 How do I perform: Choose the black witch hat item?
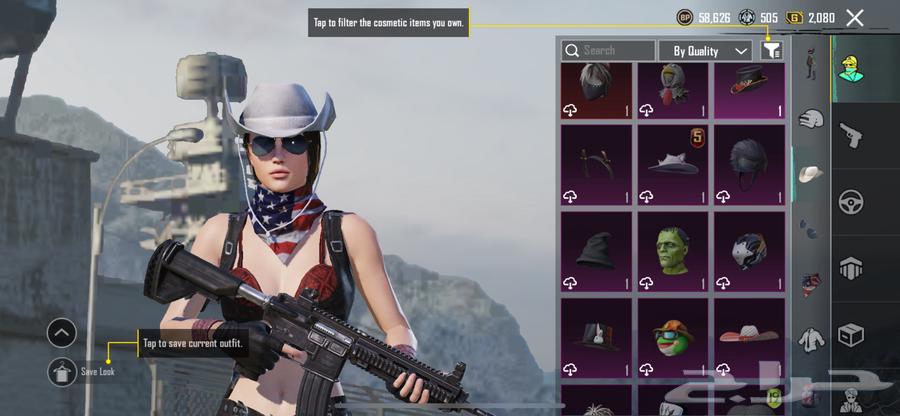tap(596, 246)
